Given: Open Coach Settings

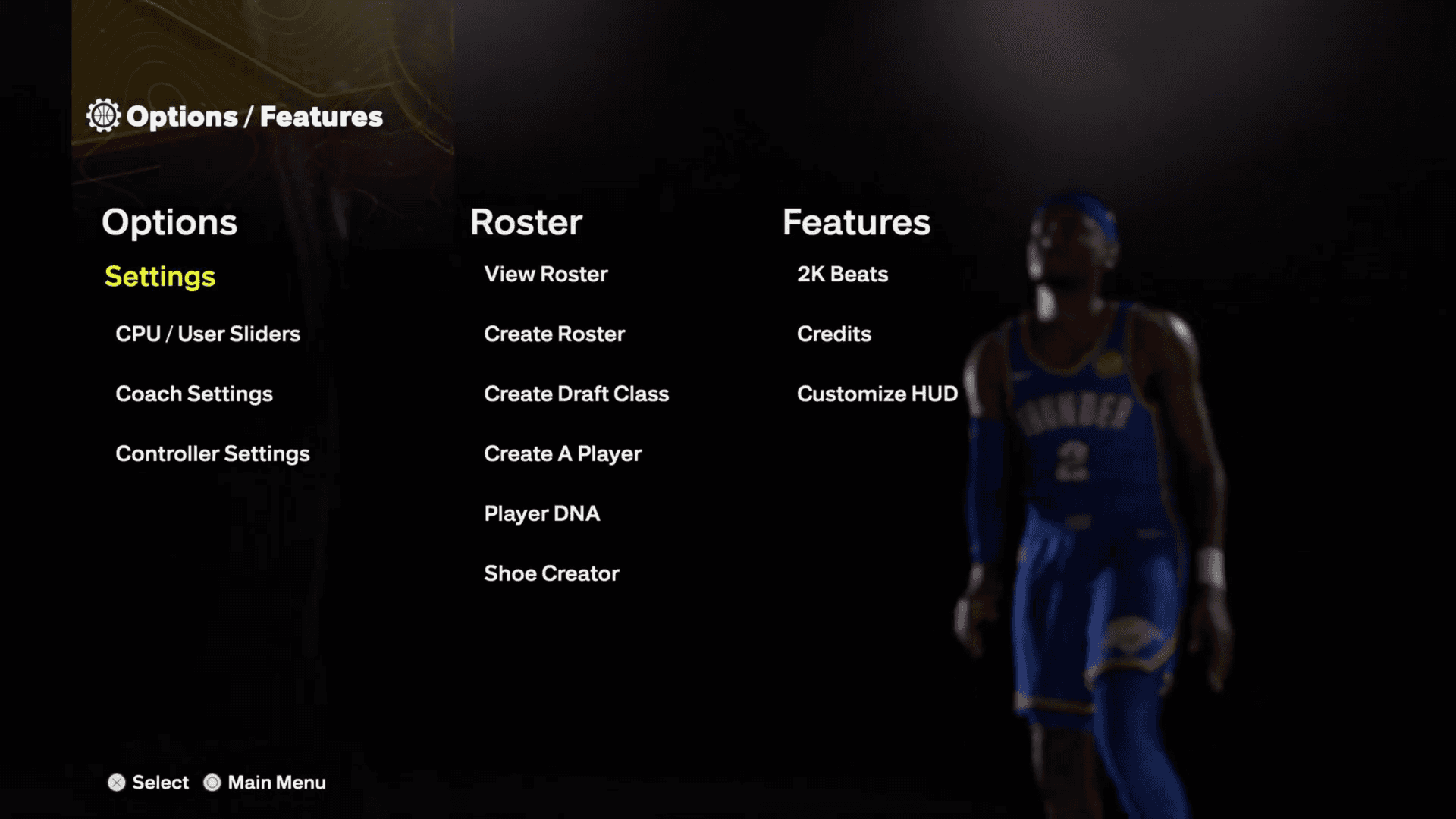Looking at the screenshot, I should tap(193, 394).
